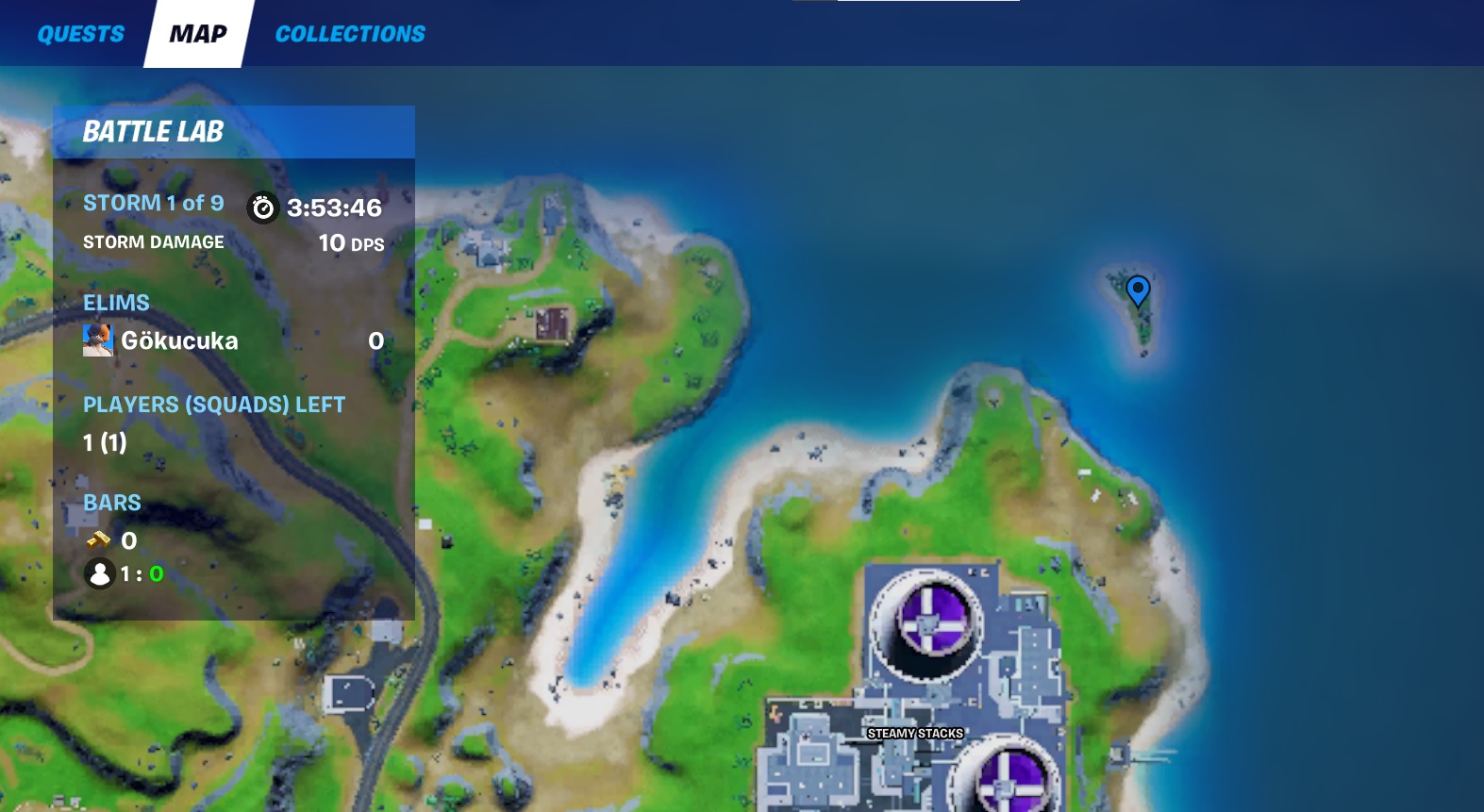Click the BARS section heading
The height and width of the screenshot is (812, 1484).
click(x=112, y=502)
